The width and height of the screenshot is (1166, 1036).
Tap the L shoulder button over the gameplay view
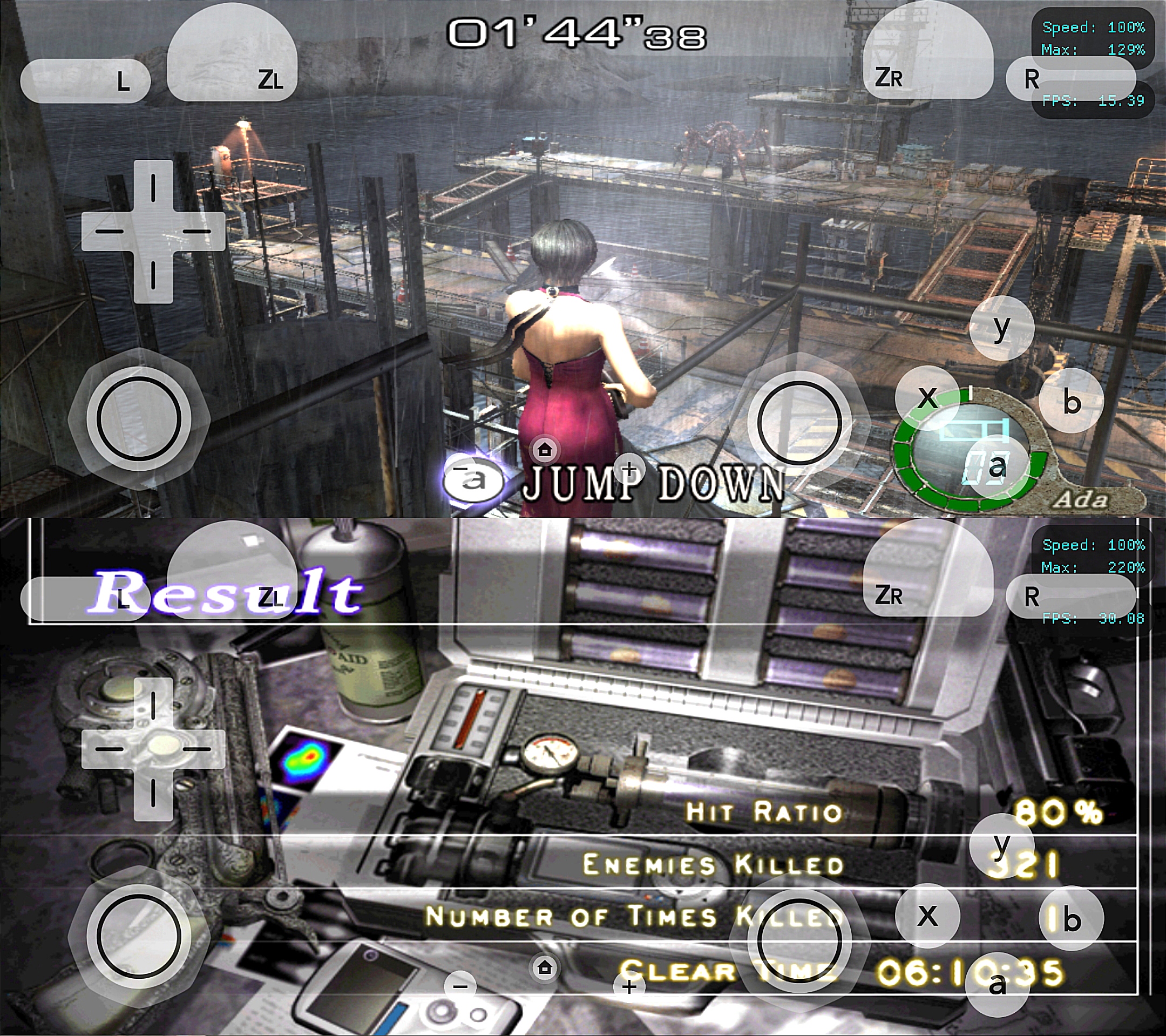[x=86, y=81]
